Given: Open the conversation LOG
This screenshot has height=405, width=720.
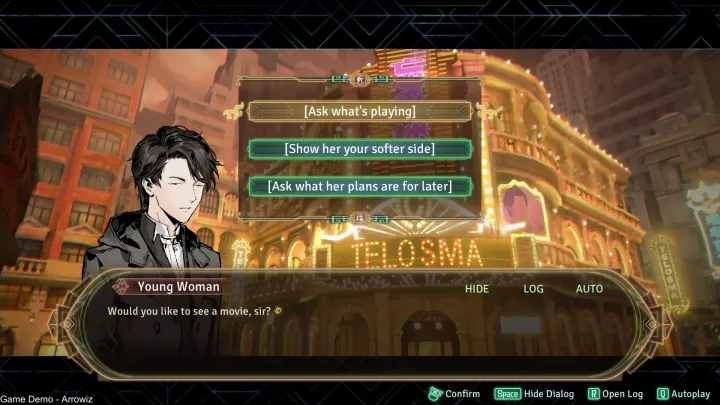Looking at the screenshot, I should (534, 289).
